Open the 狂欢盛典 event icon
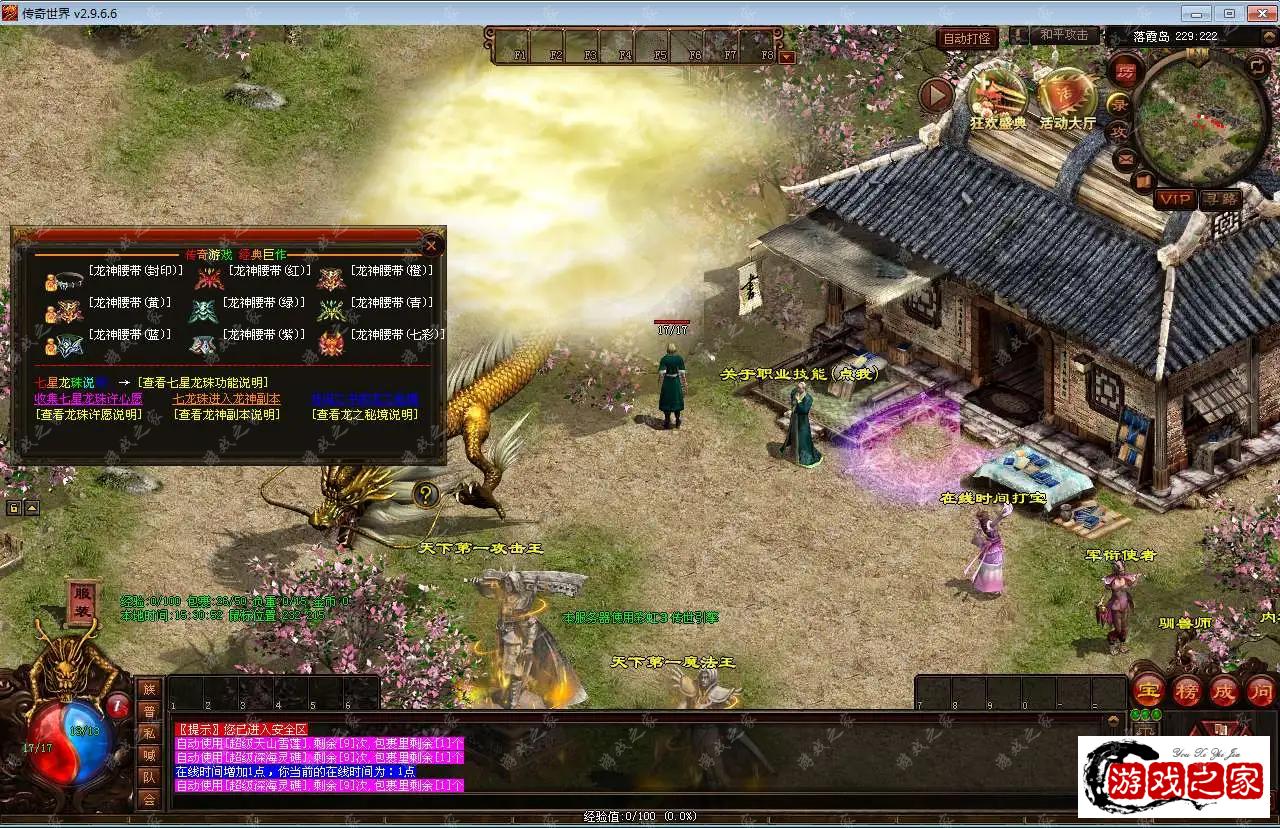Viewport: 1280px width, 828px height. point(997,99)
